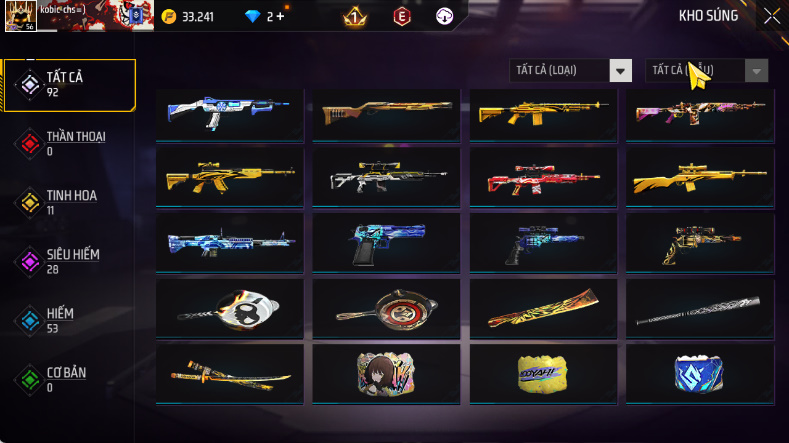The image size is (789, 443).
Task: Close the Kho Súng weapon vault
Action: pyautogui.click(x=771, y=16)
